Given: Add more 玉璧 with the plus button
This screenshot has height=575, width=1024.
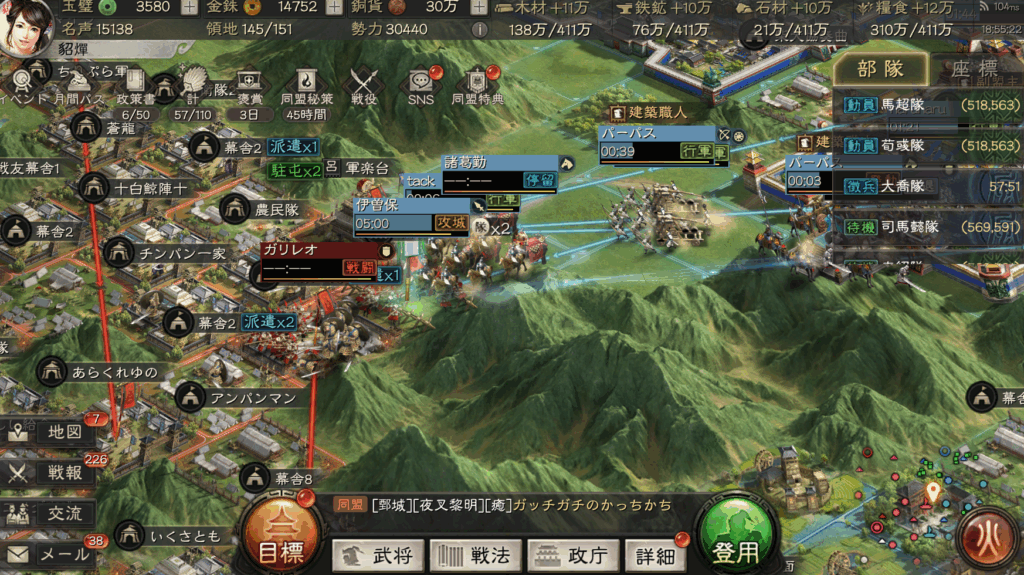Looking at the screenshot, I should pyautogui.click(x=190, y=7).
